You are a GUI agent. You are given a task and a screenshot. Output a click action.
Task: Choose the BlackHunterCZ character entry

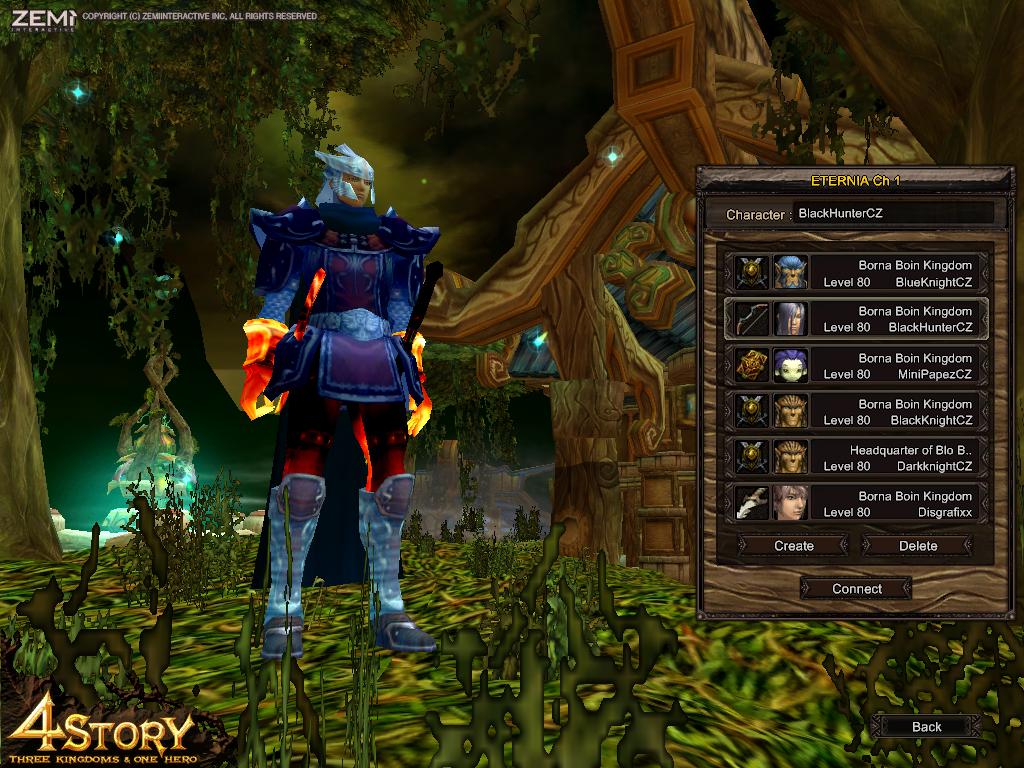pos(856,319)
